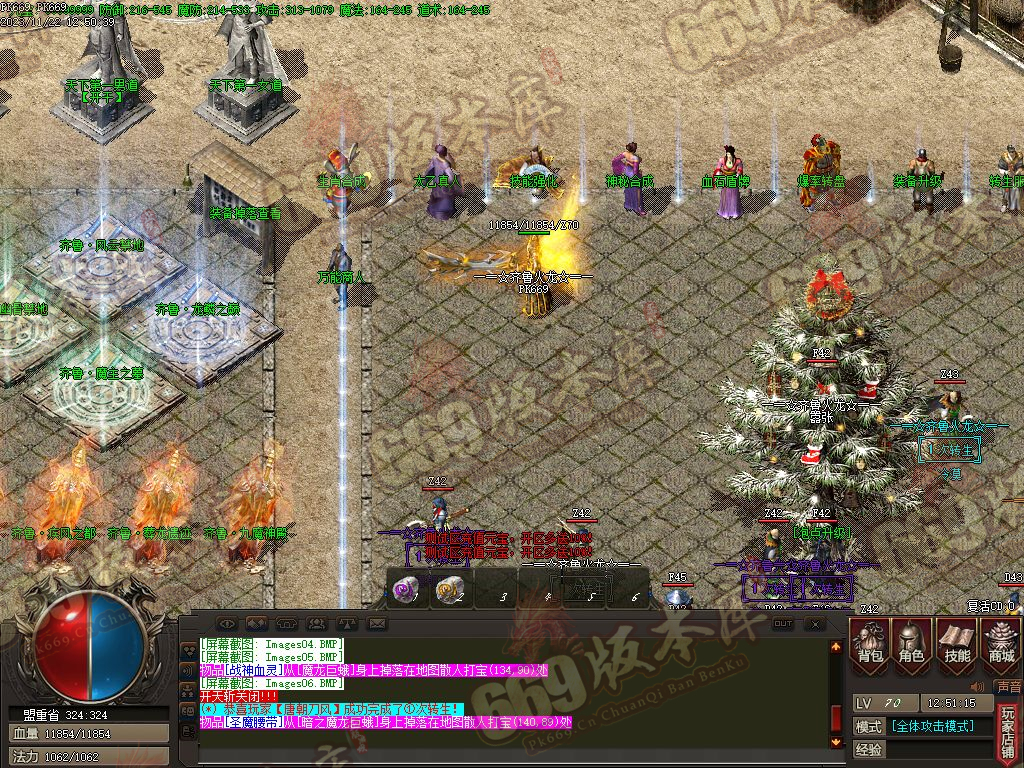Click the eye icon above the chat
This screenshot has height=768, width=1024.
227,624
